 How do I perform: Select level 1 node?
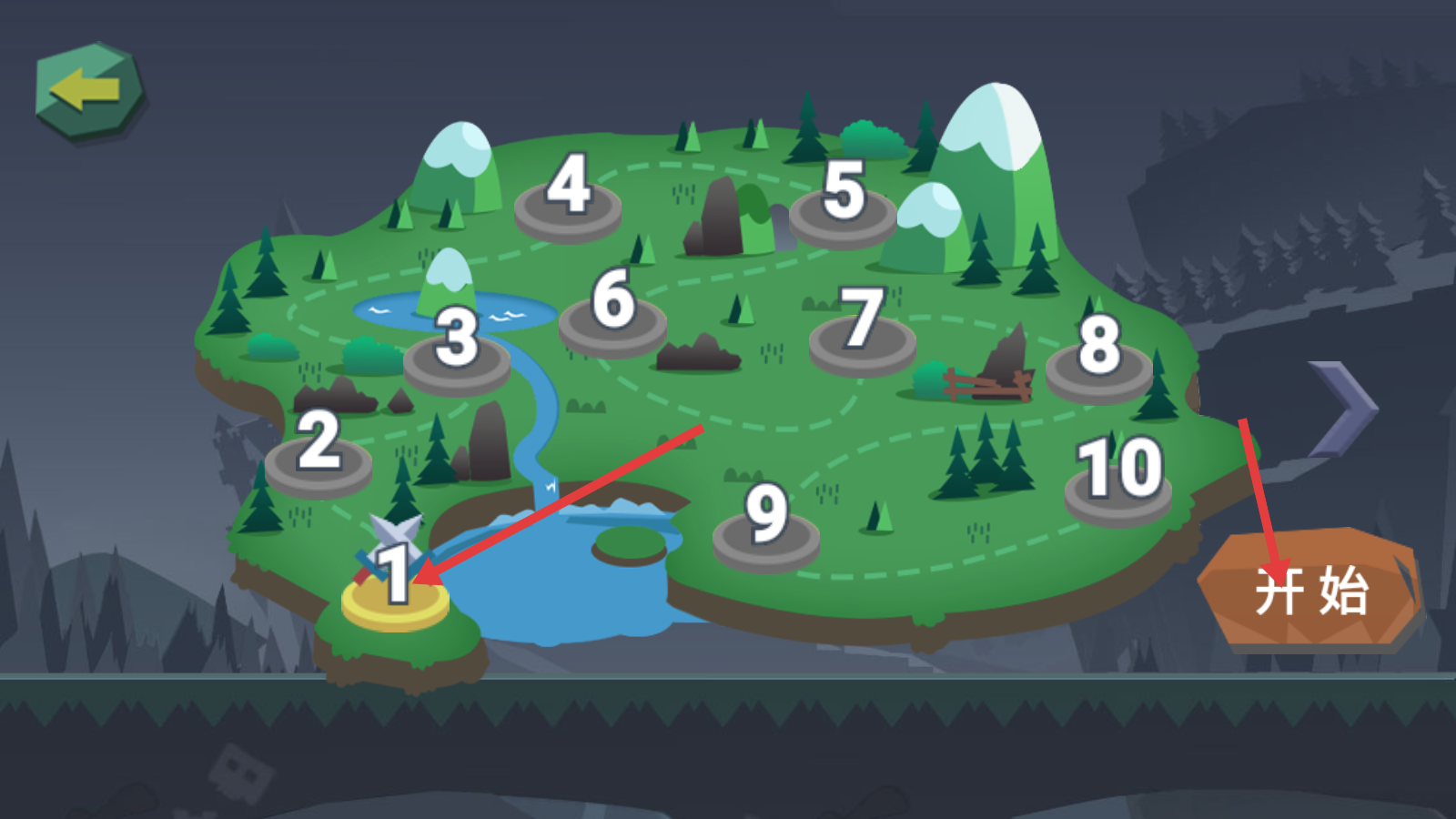click(395, 591)
